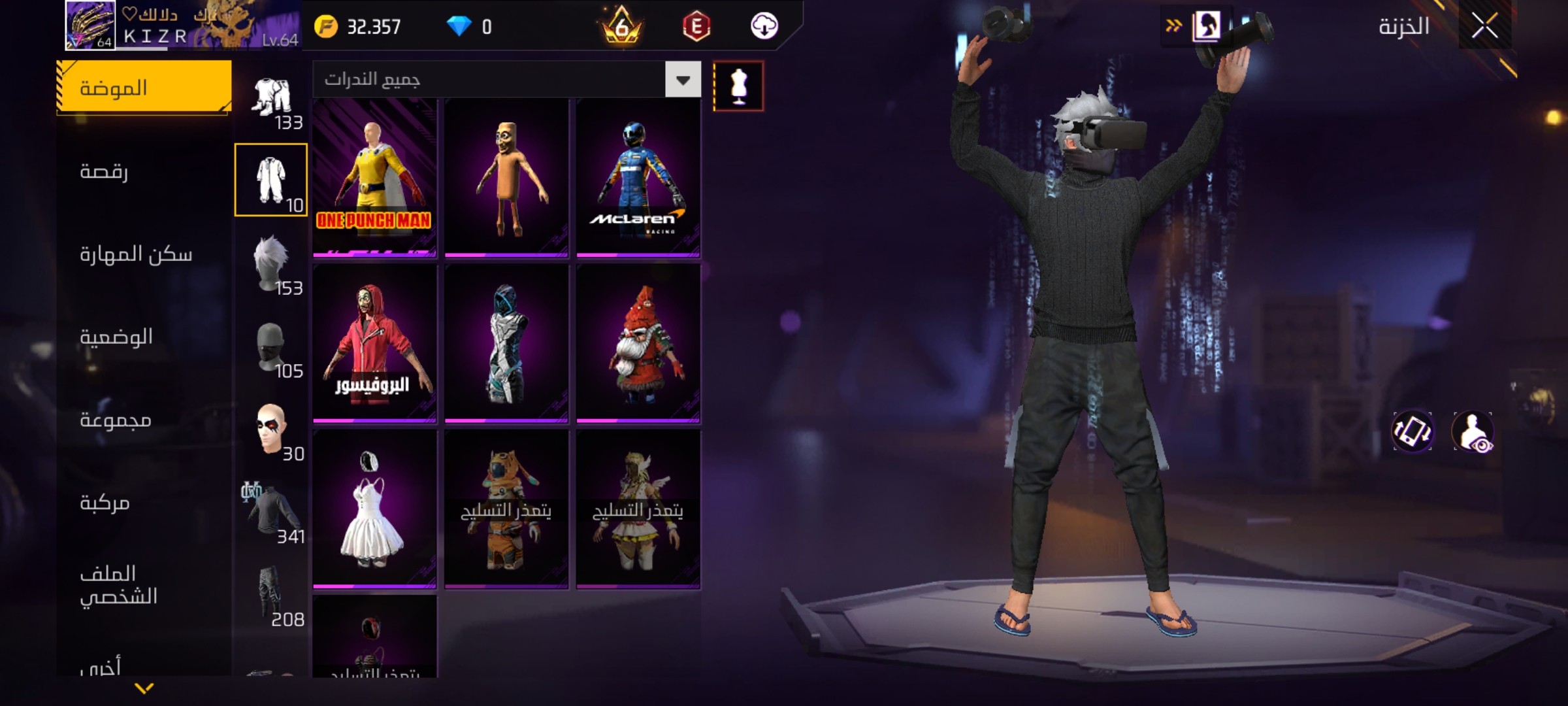The image size is (1568, 706).
Task: Go to the مركبة vehicle tab
Action: (105, 503)
